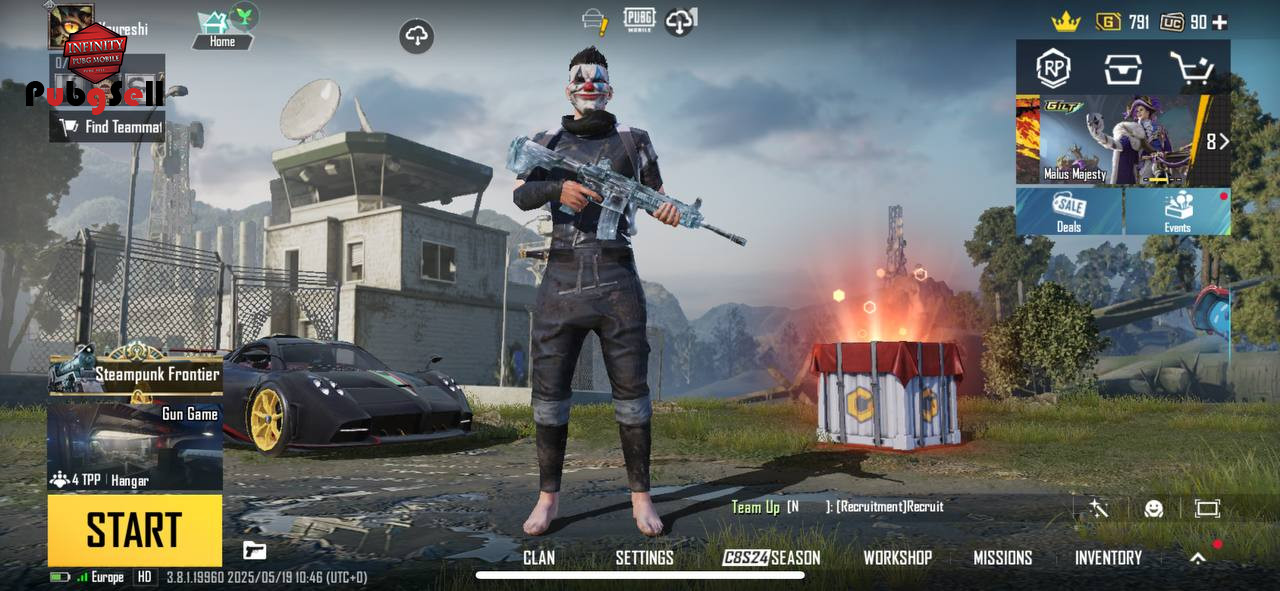Open the INVENTORY menu
Image resolution: width=1280 pixels, height=591 pixels.
pyautogui.click(x=1108, y=558)
